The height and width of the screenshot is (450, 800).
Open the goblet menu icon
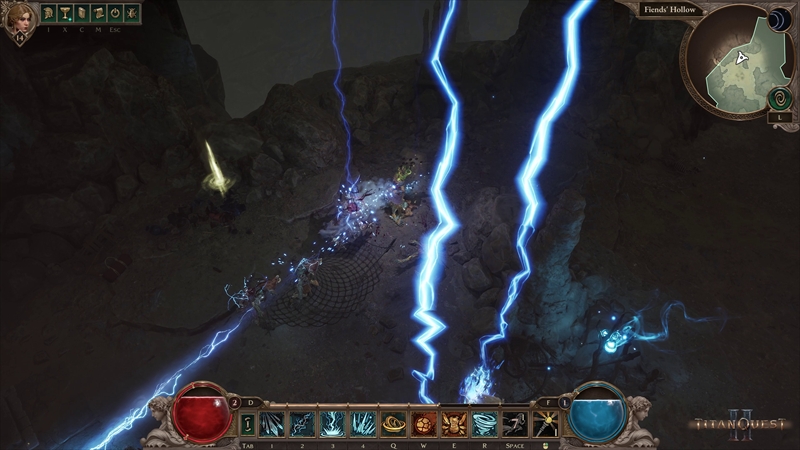(x=65, y=14)
